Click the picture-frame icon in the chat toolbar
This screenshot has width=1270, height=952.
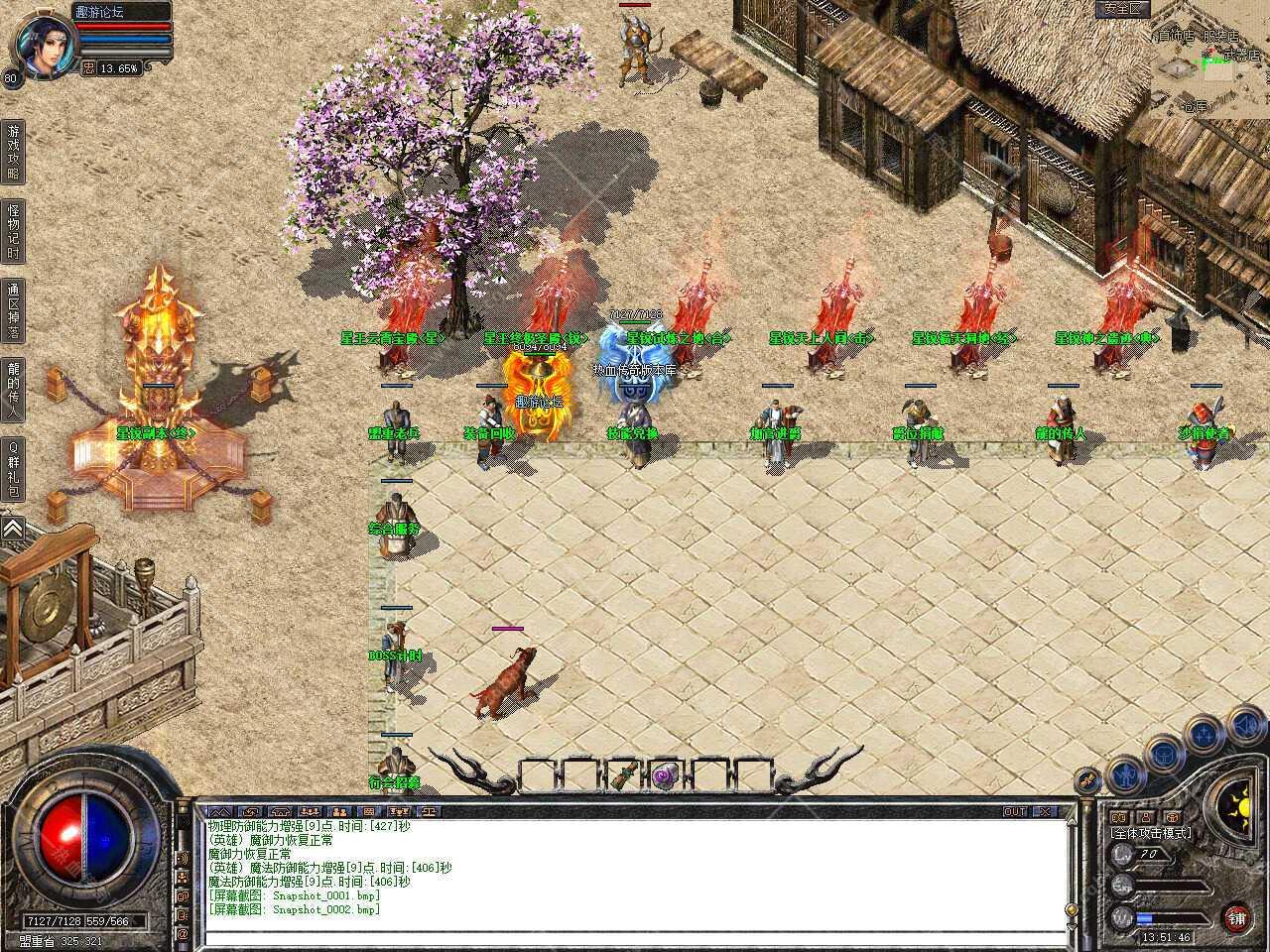tap(368, 811)
